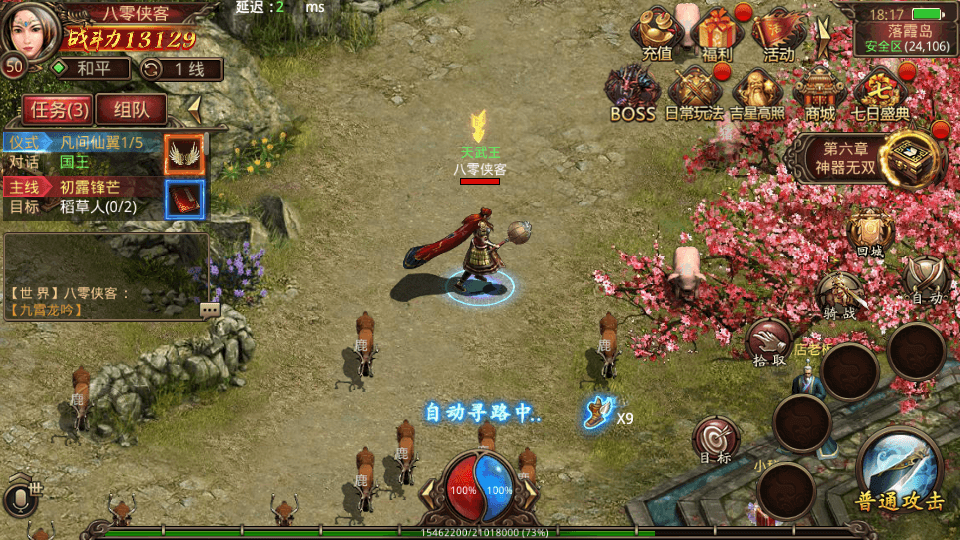This screenshot has width=960, height=540.
Task: Switch to the 组队 team tab
Action: click(132, 109)
